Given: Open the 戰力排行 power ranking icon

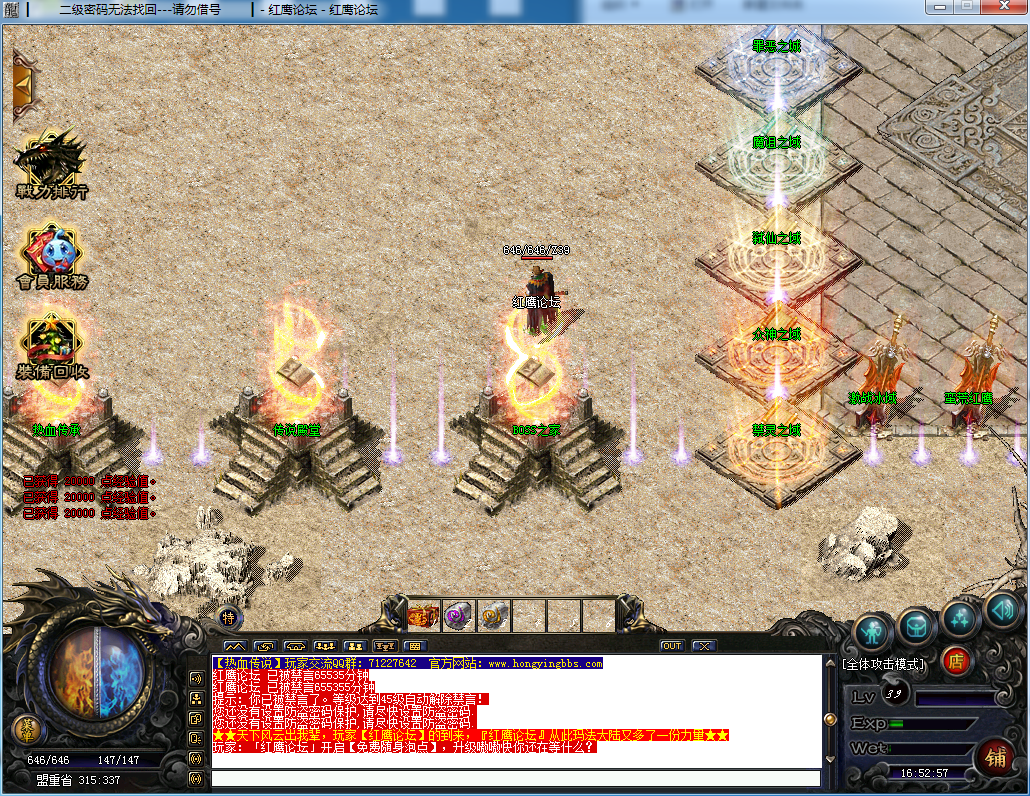Looking at the screenshot, I should tap(51, 163).
